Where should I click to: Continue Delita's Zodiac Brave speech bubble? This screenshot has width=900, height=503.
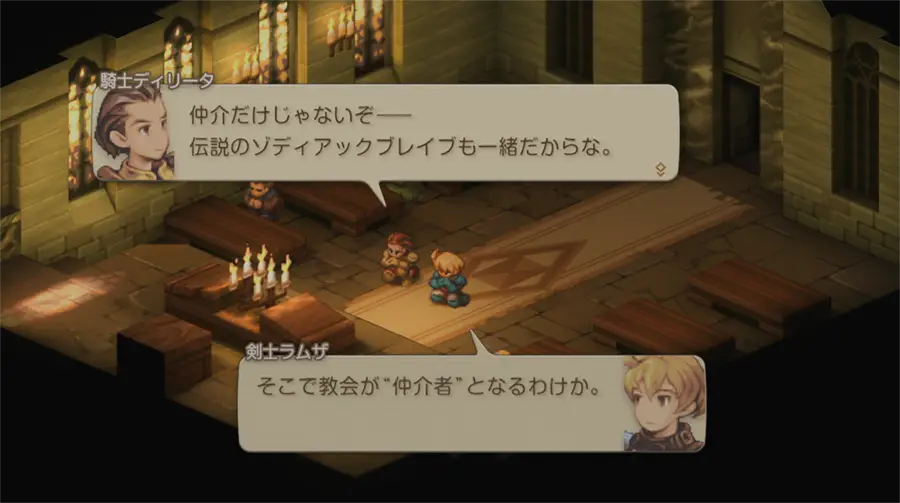point(400,130)
